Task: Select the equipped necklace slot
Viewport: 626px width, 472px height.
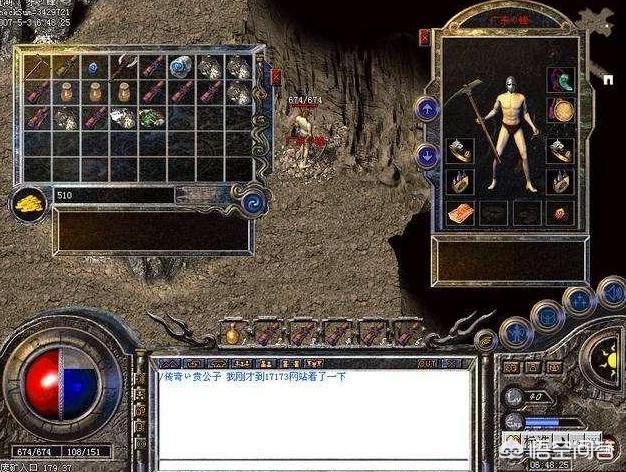Action: 559,79
